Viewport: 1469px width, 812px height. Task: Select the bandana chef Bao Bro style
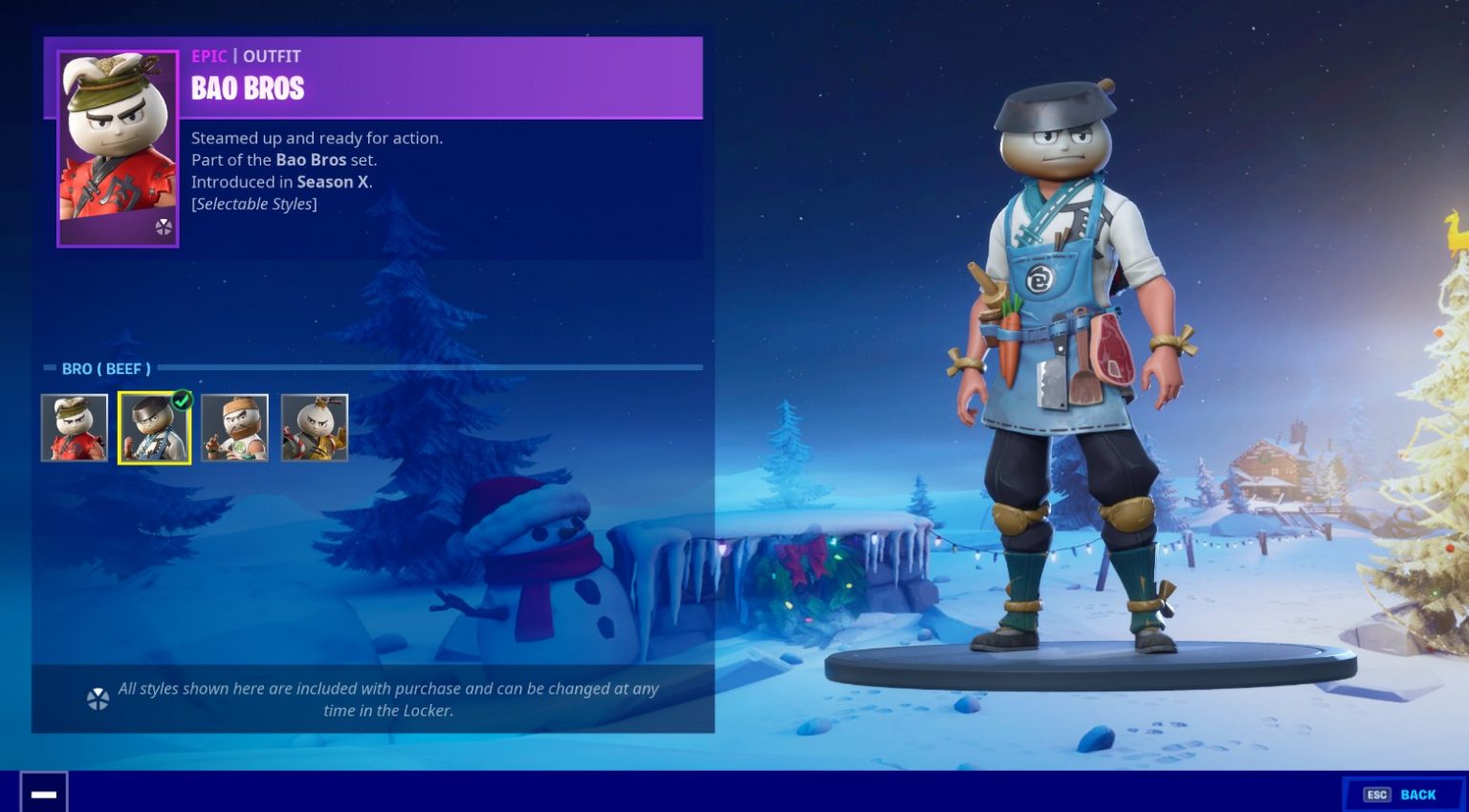[x=234, y=428]
